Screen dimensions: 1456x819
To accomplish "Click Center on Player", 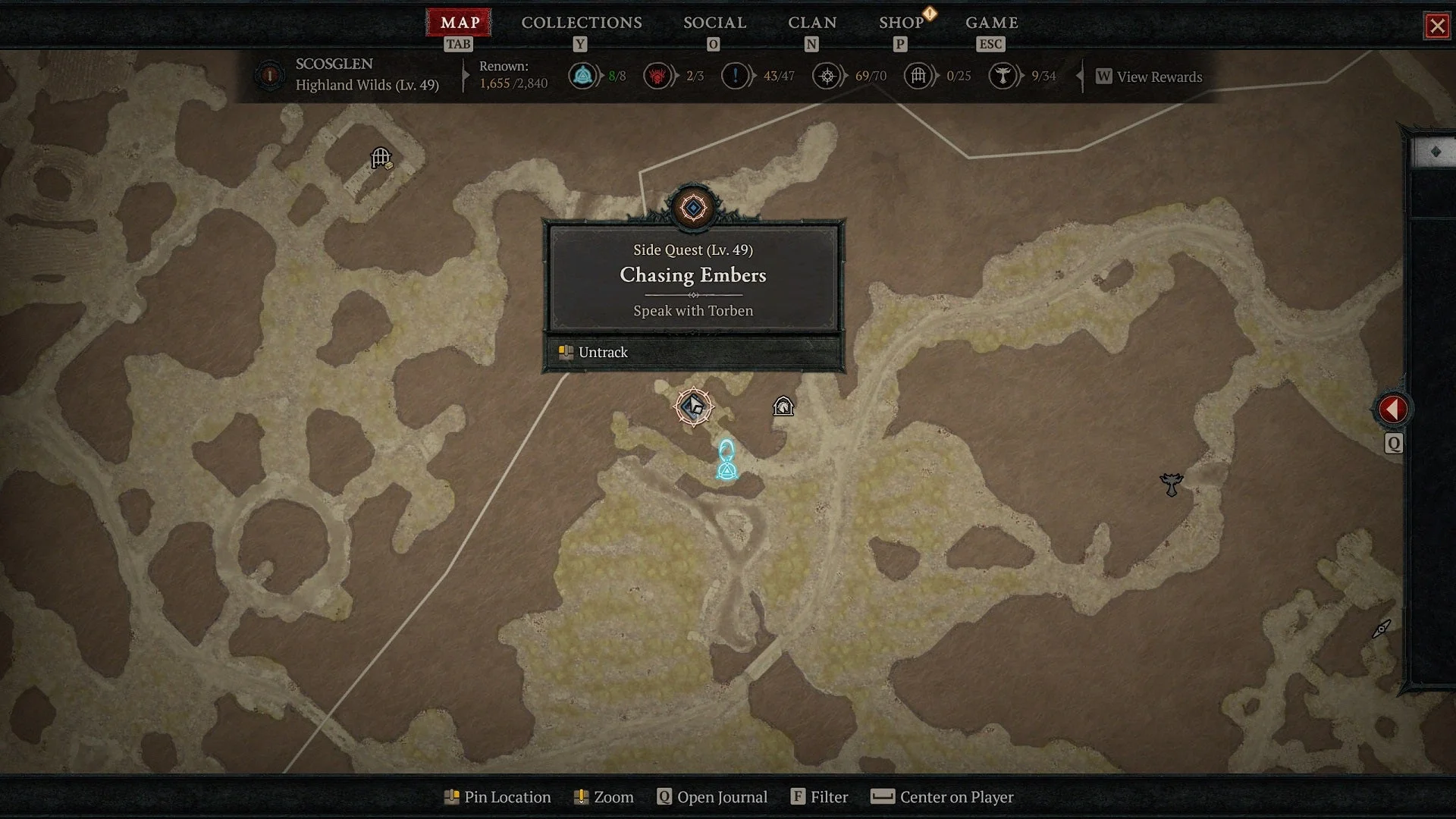I will (x=941, y=797).
